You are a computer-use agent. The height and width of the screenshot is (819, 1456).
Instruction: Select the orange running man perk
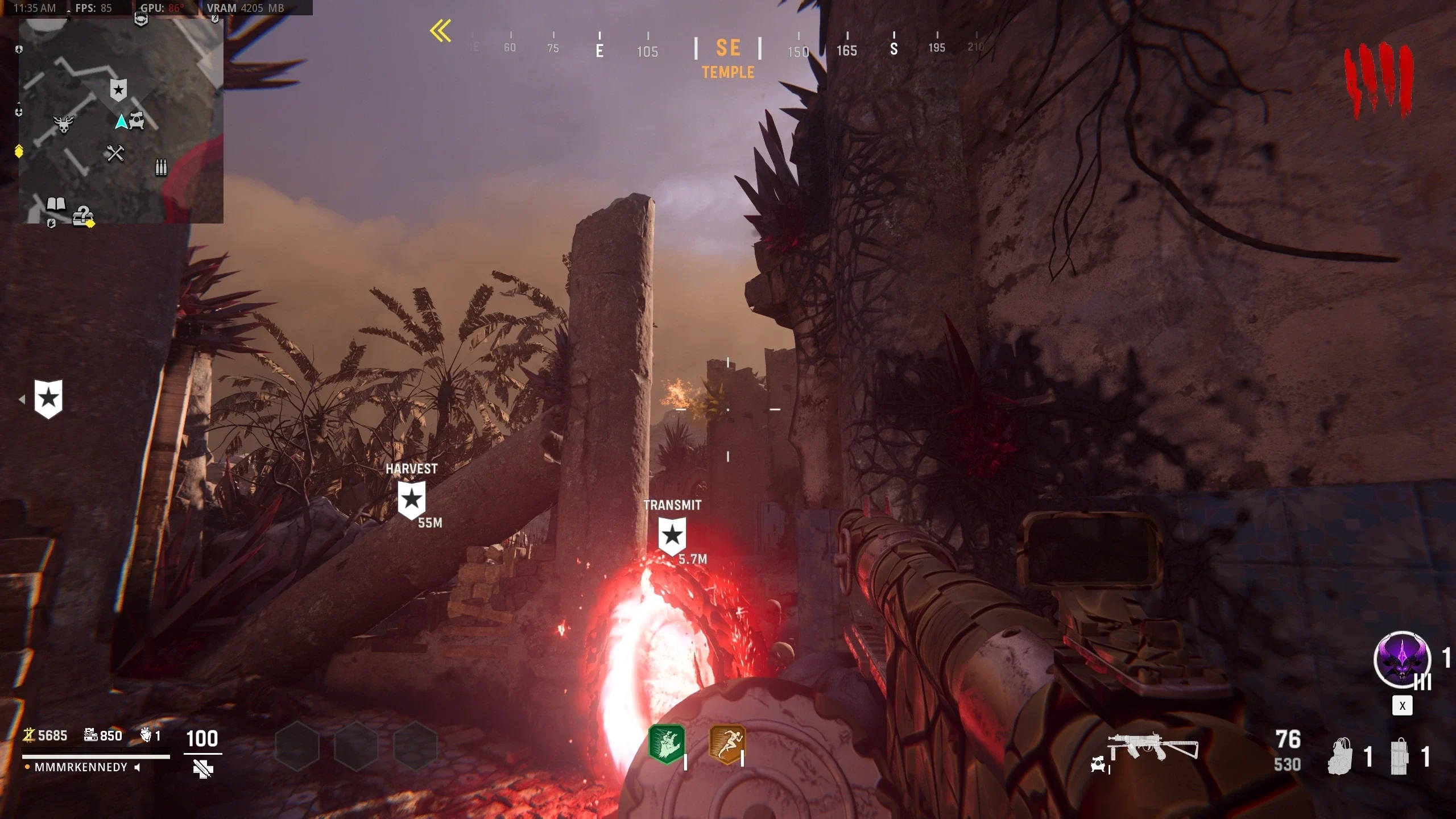[x=726, y=744]
